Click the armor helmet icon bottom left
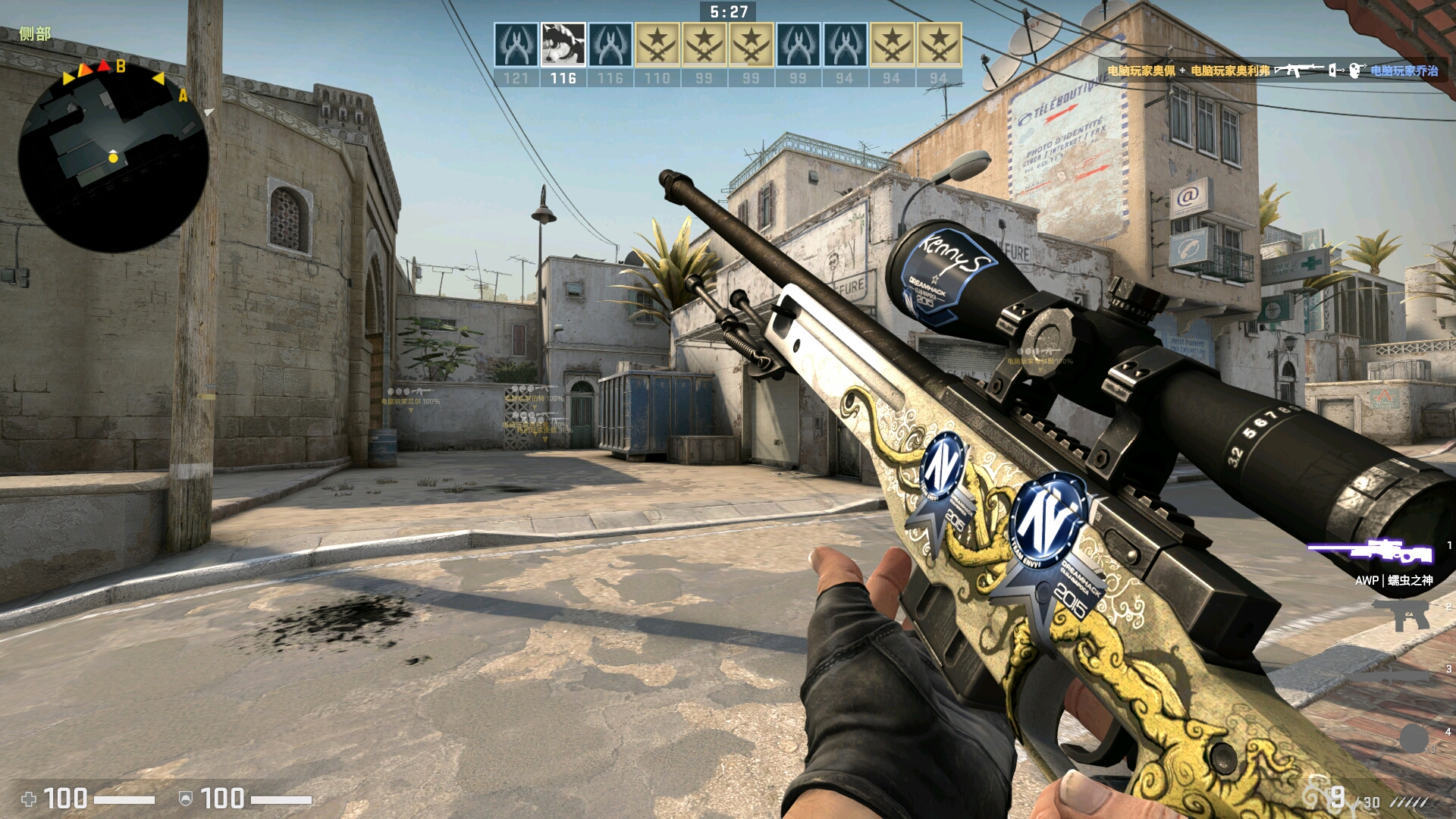1456x819 pixels. pyautogui.click(x=185, y=799)
